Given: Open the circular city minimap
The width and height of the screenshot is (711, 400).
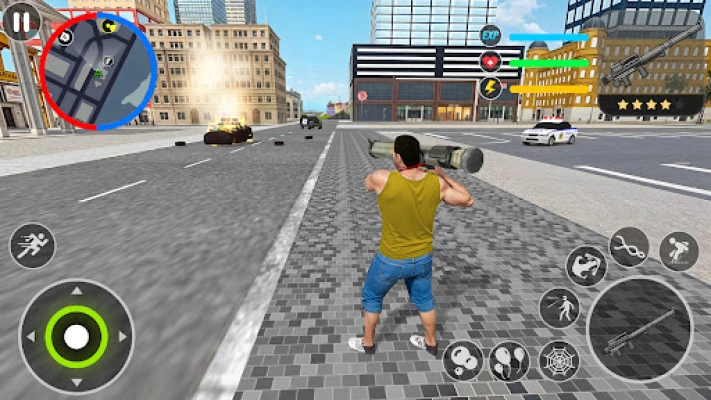Looking at the screenshot, I should click(98, 72).
